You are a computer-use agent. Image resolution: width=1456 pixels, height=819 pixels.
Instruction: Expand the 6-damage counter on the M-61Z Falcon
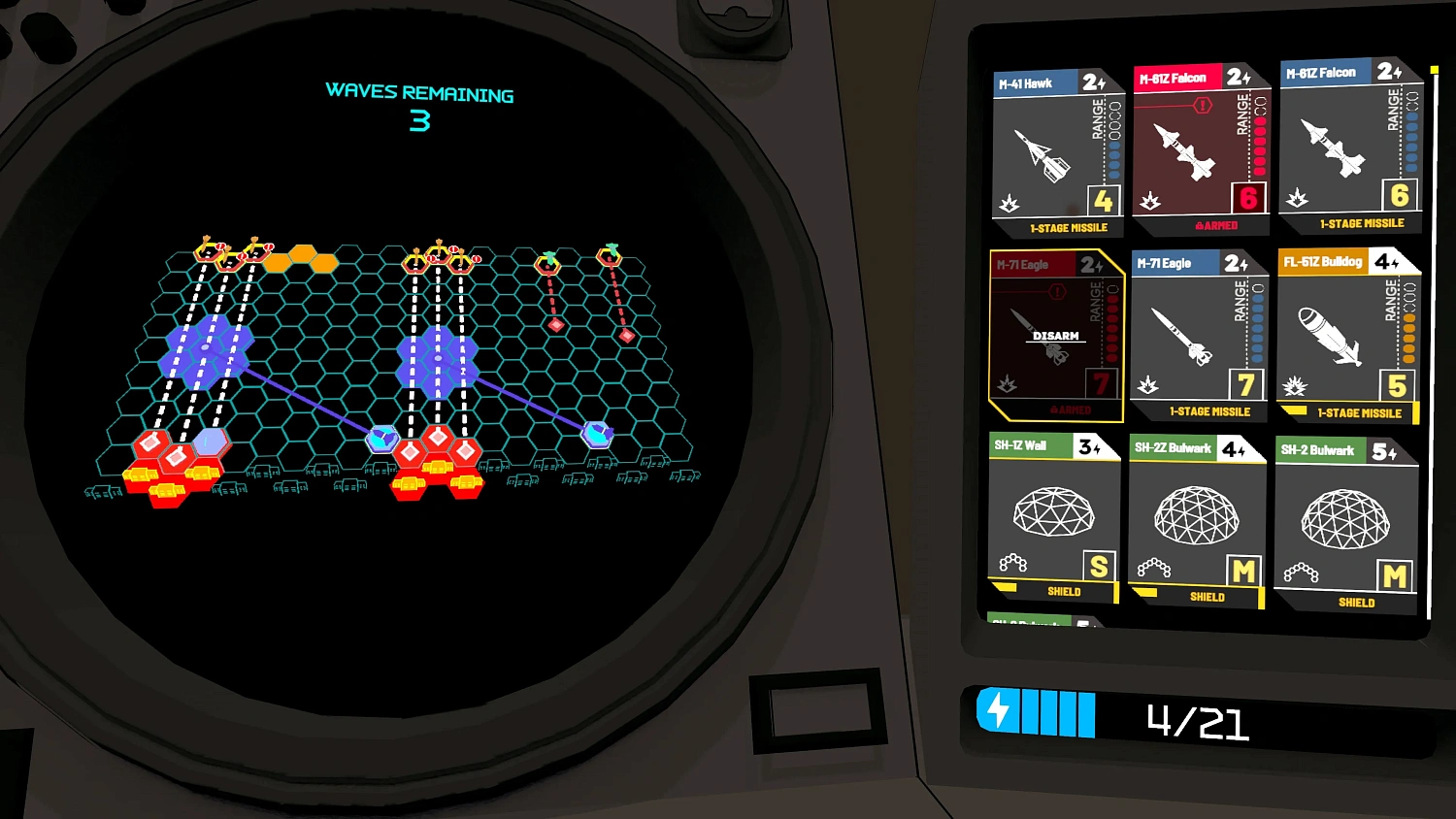[1248, 197]
